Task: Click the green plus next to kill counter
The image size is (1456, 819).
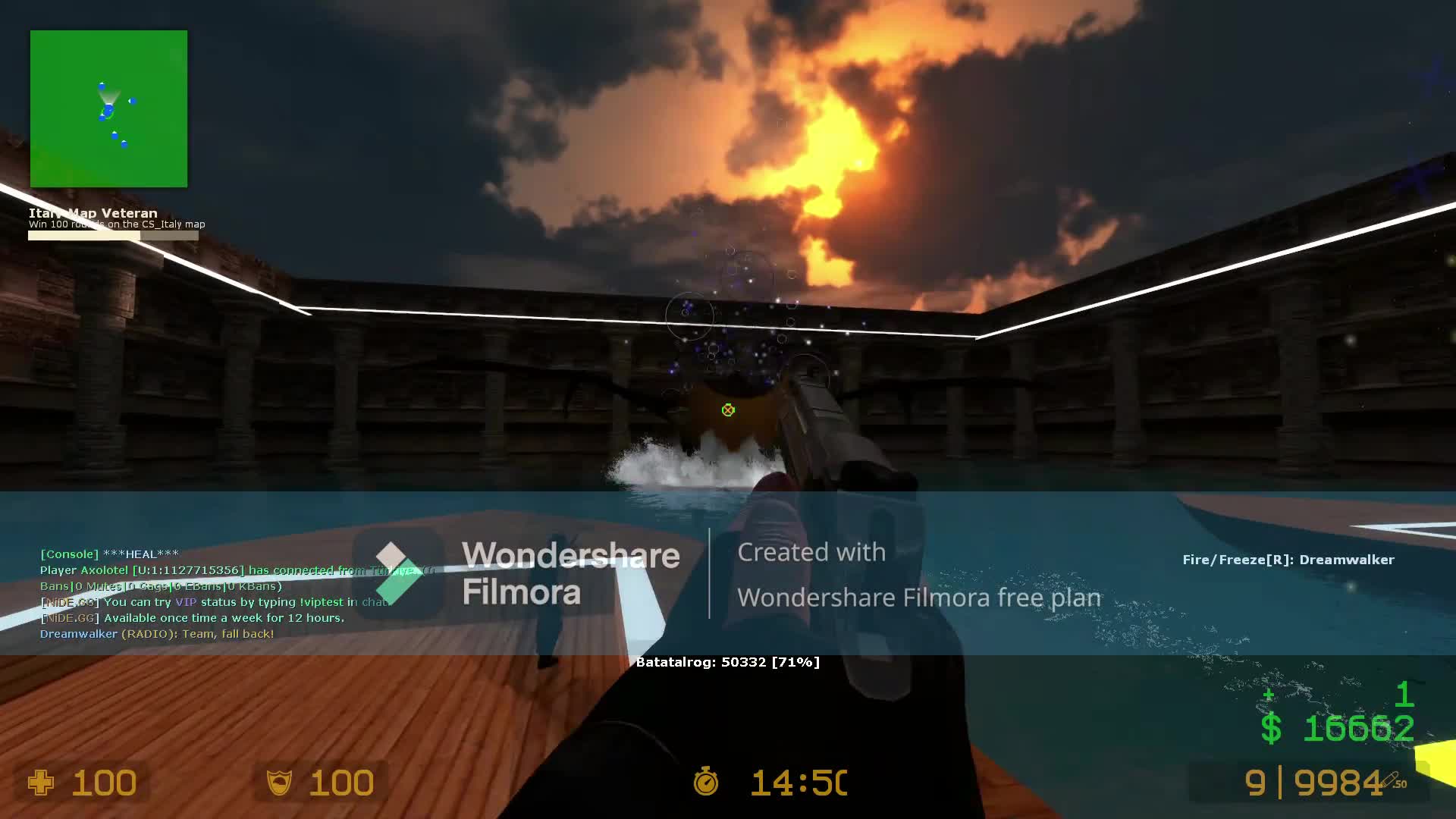Action: point(1268,695)
